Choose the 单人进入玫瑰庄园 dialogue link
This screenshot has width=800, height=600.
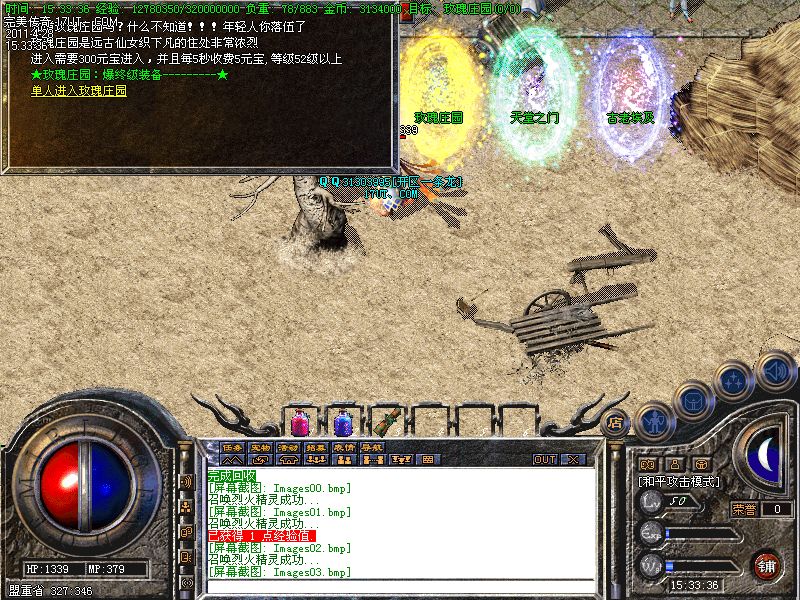pyautogui.click(x=79, y=90)
